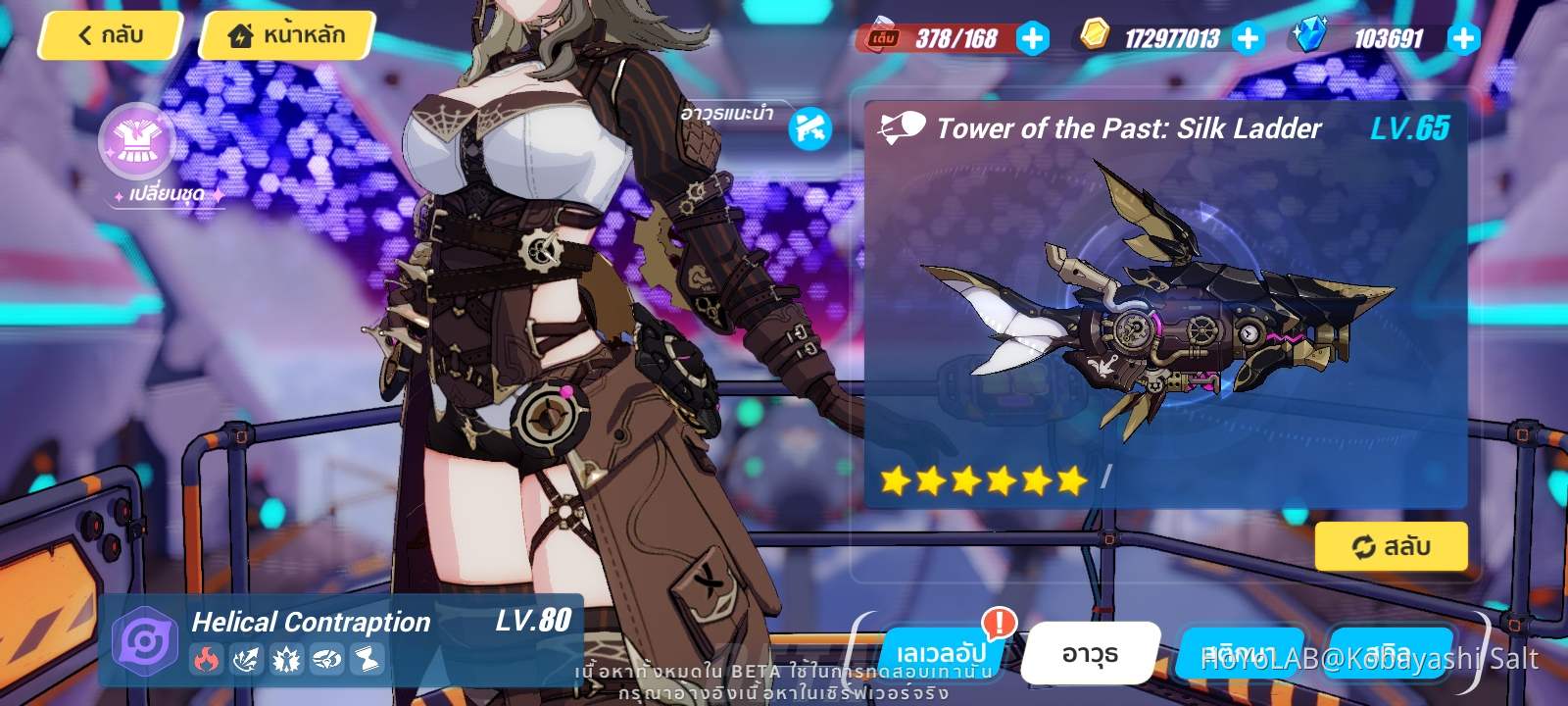The width and height of the screenshot is (1568, 706).
Task: Open the หน้าหลัก home button
Action: [283, 33]
